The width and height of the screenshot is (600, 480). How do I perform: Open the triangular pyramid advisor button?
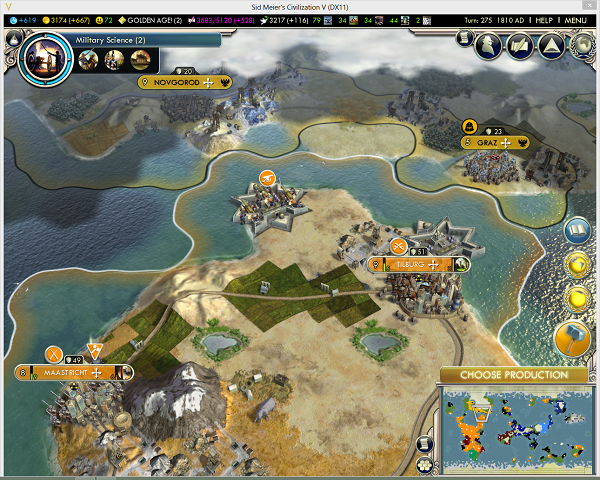point(549,43)
